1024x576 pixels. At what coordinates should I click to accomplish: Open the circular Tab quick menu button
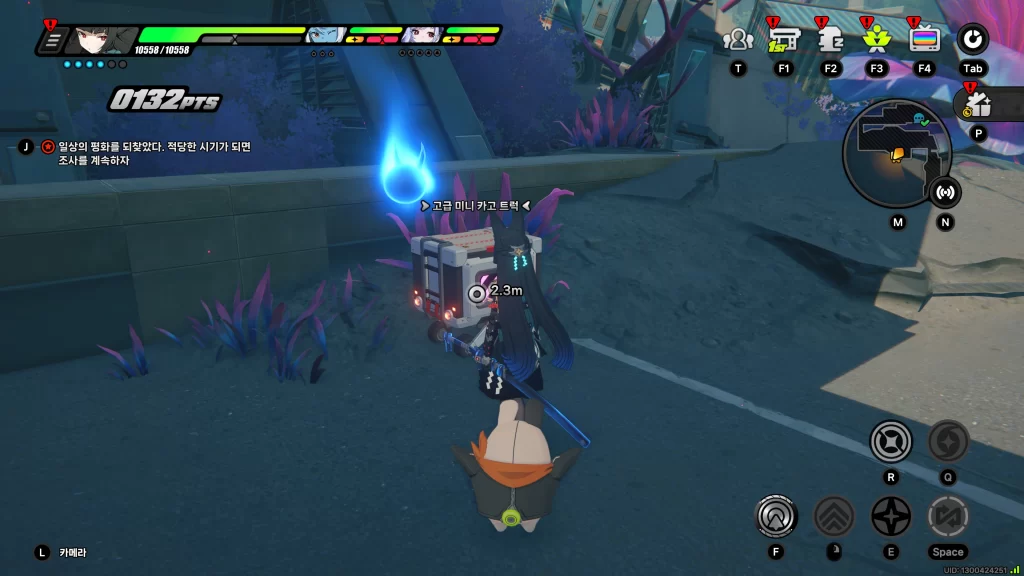pos(972,40)
